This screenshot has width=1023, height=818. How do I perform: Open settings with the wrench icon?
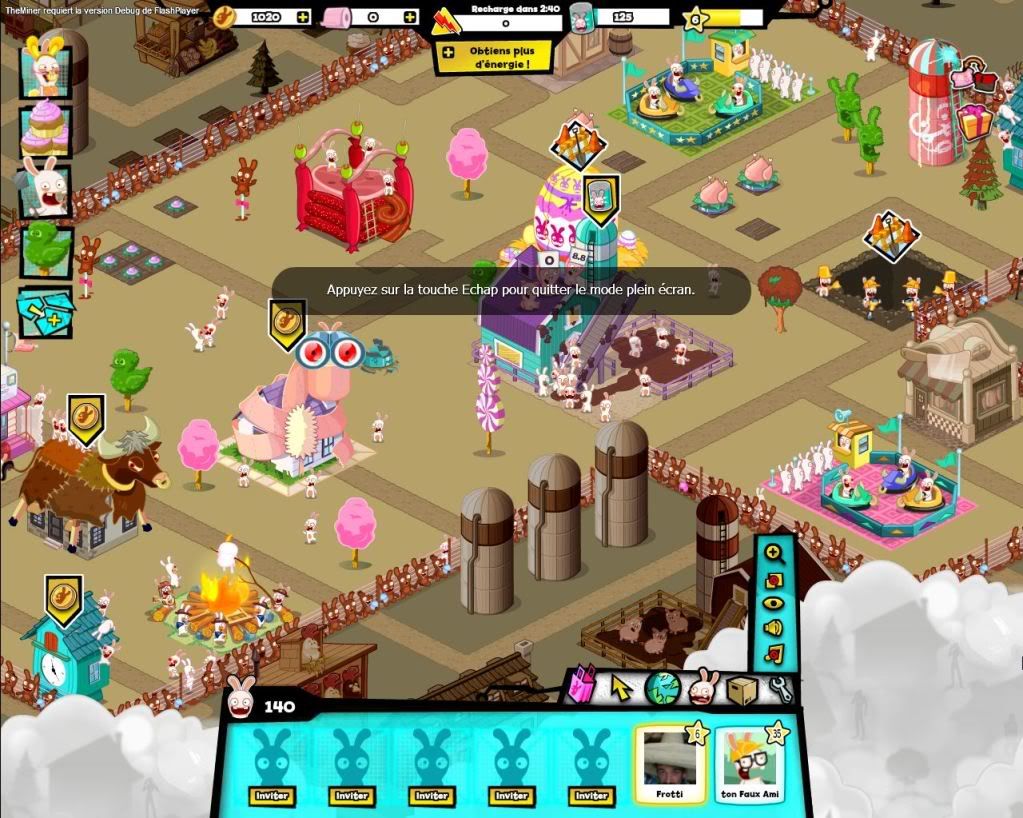(x=780, y=688)
